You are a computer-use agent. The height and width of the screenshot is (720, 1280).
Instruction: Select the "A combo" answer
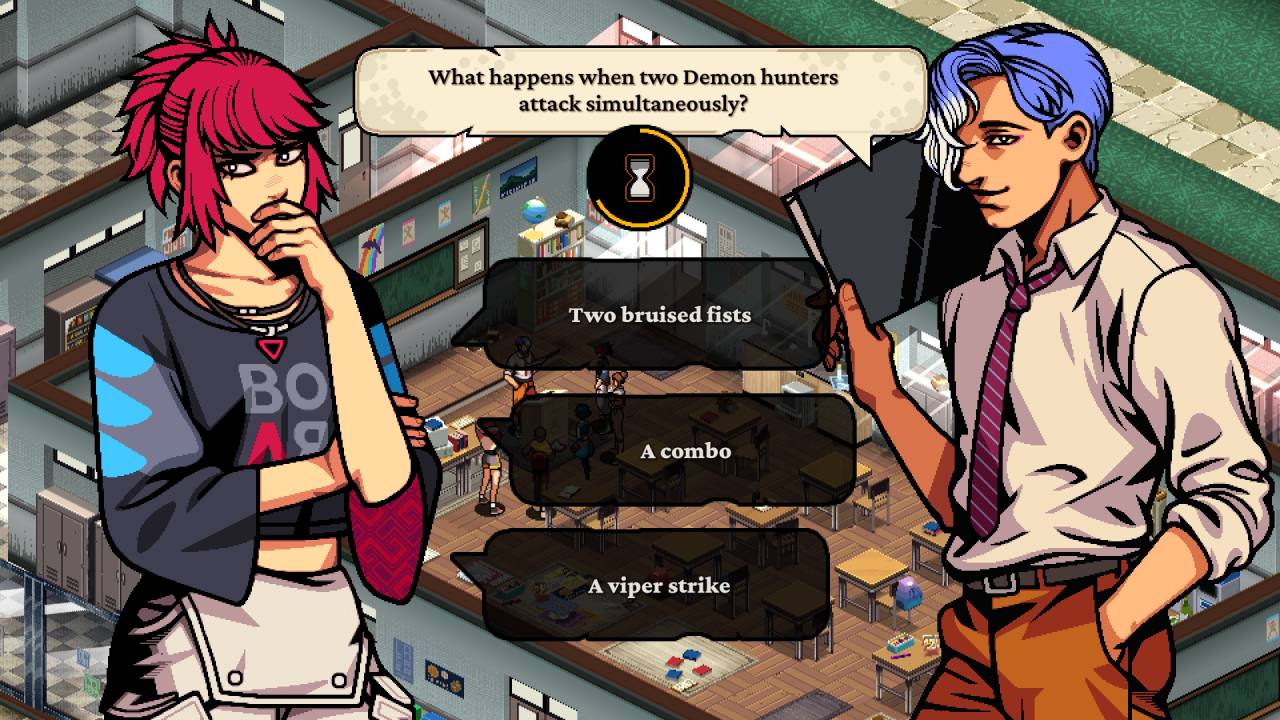(x=685, y=451)
